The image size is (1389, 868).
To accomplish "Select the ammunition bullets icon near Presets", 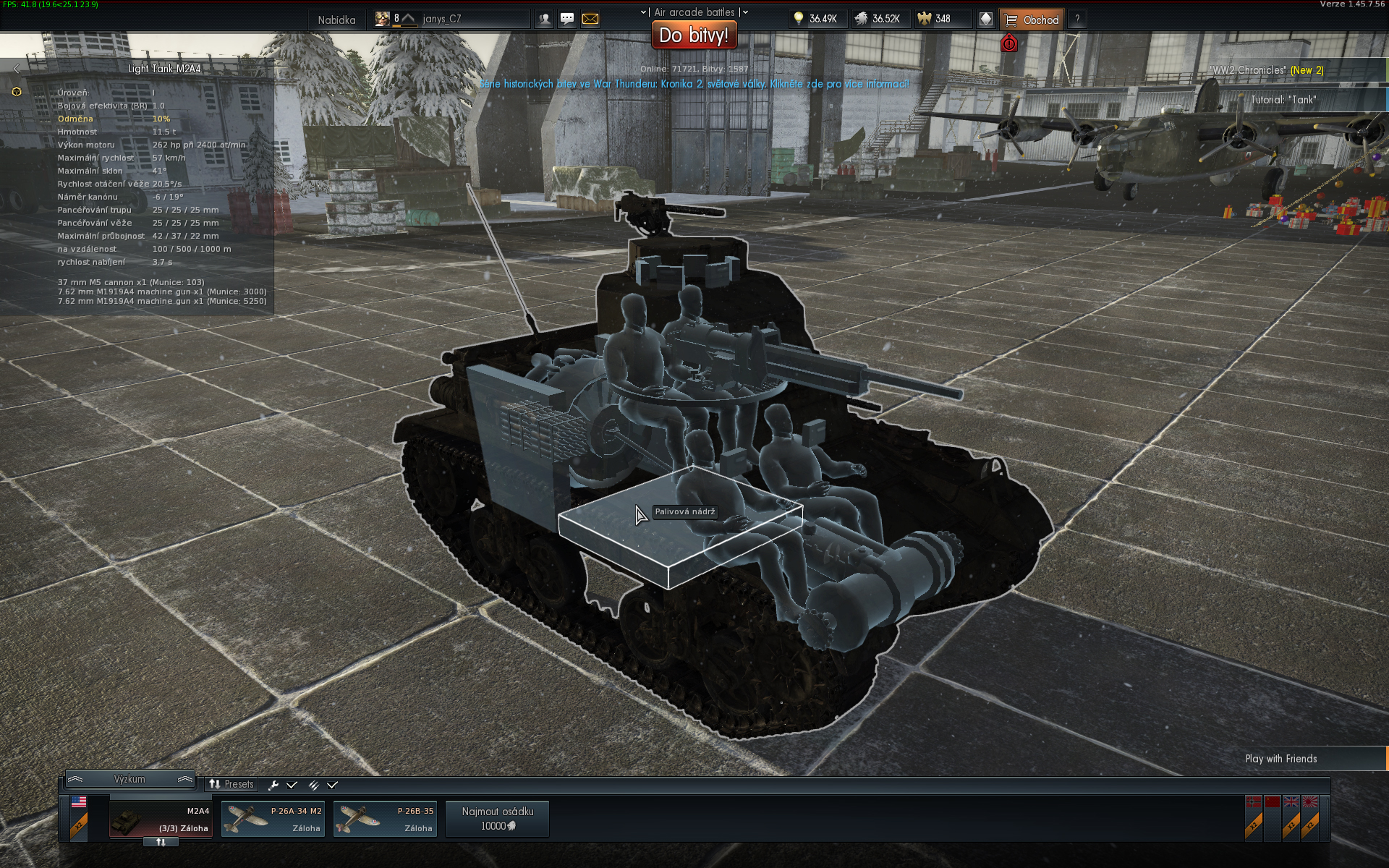I will tap(314, 783).
